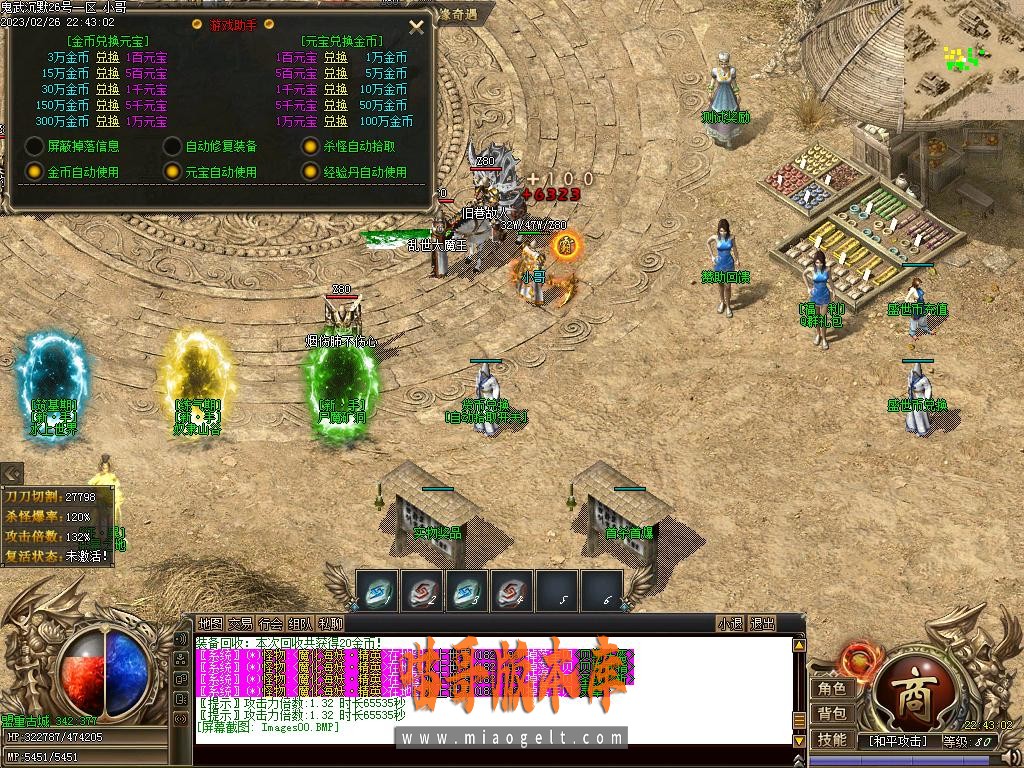Screen dimensions: 1024x768
Task: Open the 背包 bag inventory
Action: point(832,713)
